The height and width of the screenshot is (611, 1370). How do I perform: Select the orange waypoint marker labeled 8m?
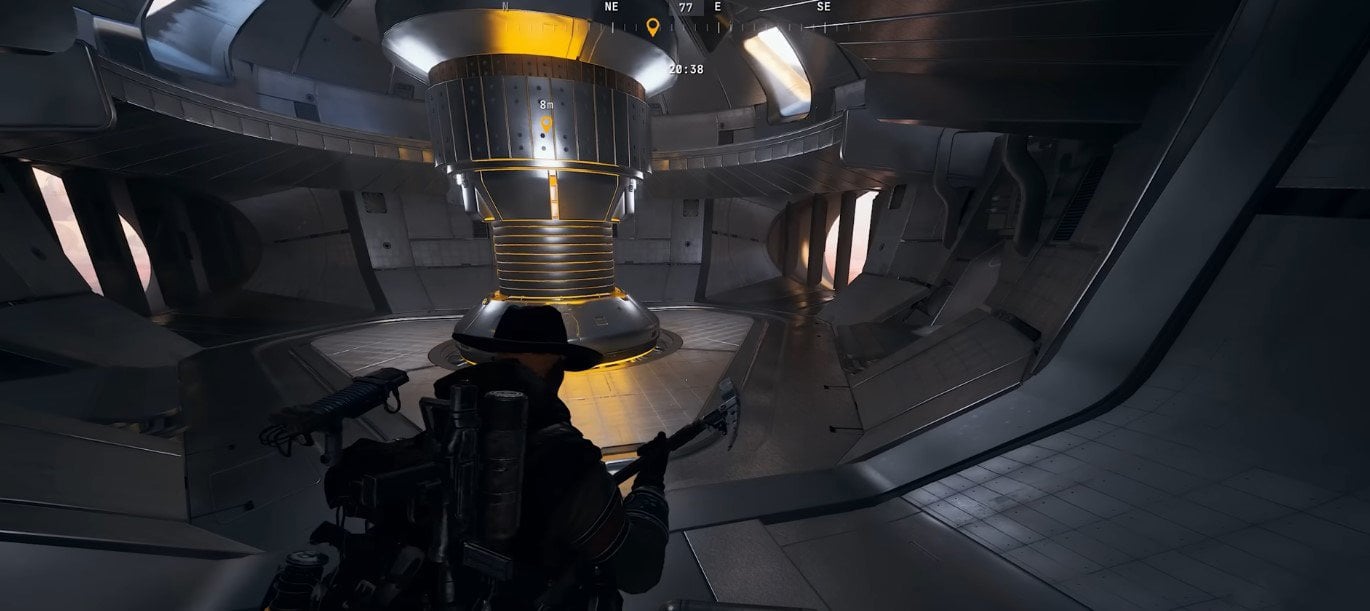coord(546,124)
